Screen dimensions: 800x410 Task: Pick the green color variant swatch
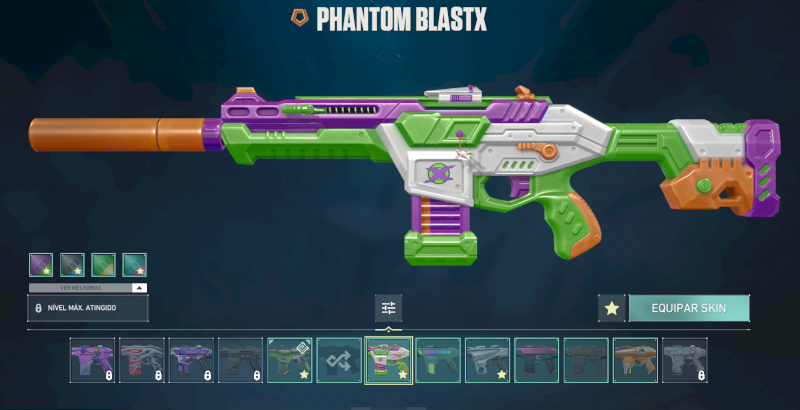click(x=103, y=264)
